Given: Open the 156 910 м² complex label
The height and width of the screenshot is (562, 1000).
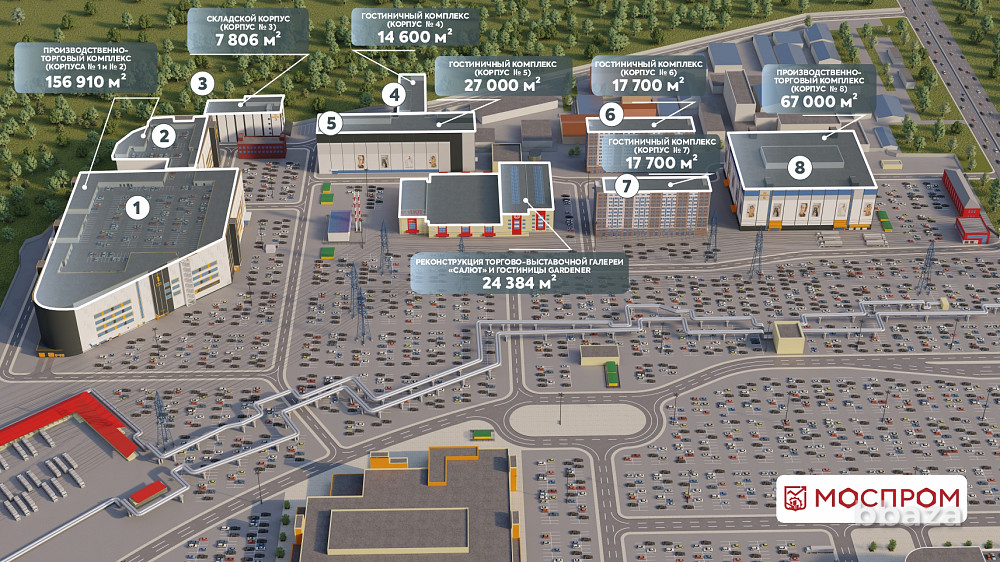Looking at the screenshot, I should [85, 68].
